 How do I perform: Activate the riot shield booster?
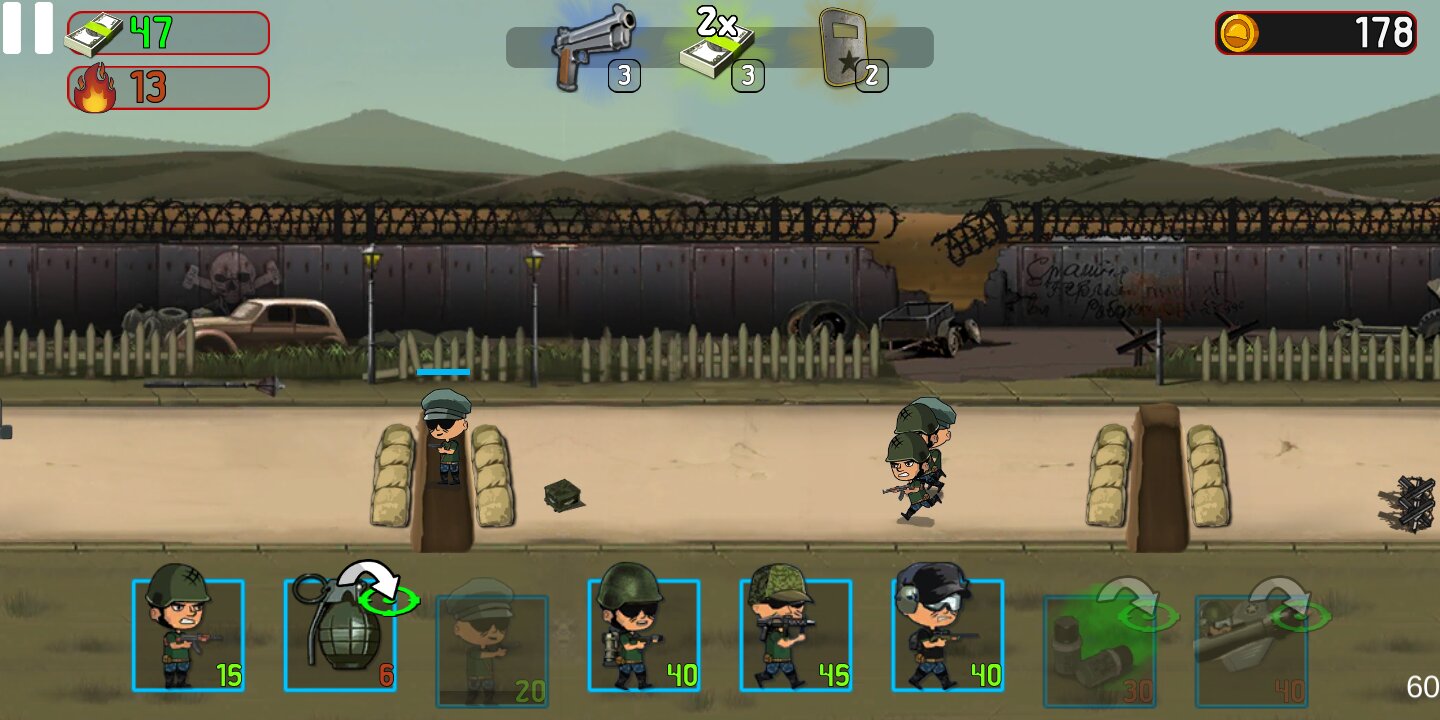[x=843, y=48]
